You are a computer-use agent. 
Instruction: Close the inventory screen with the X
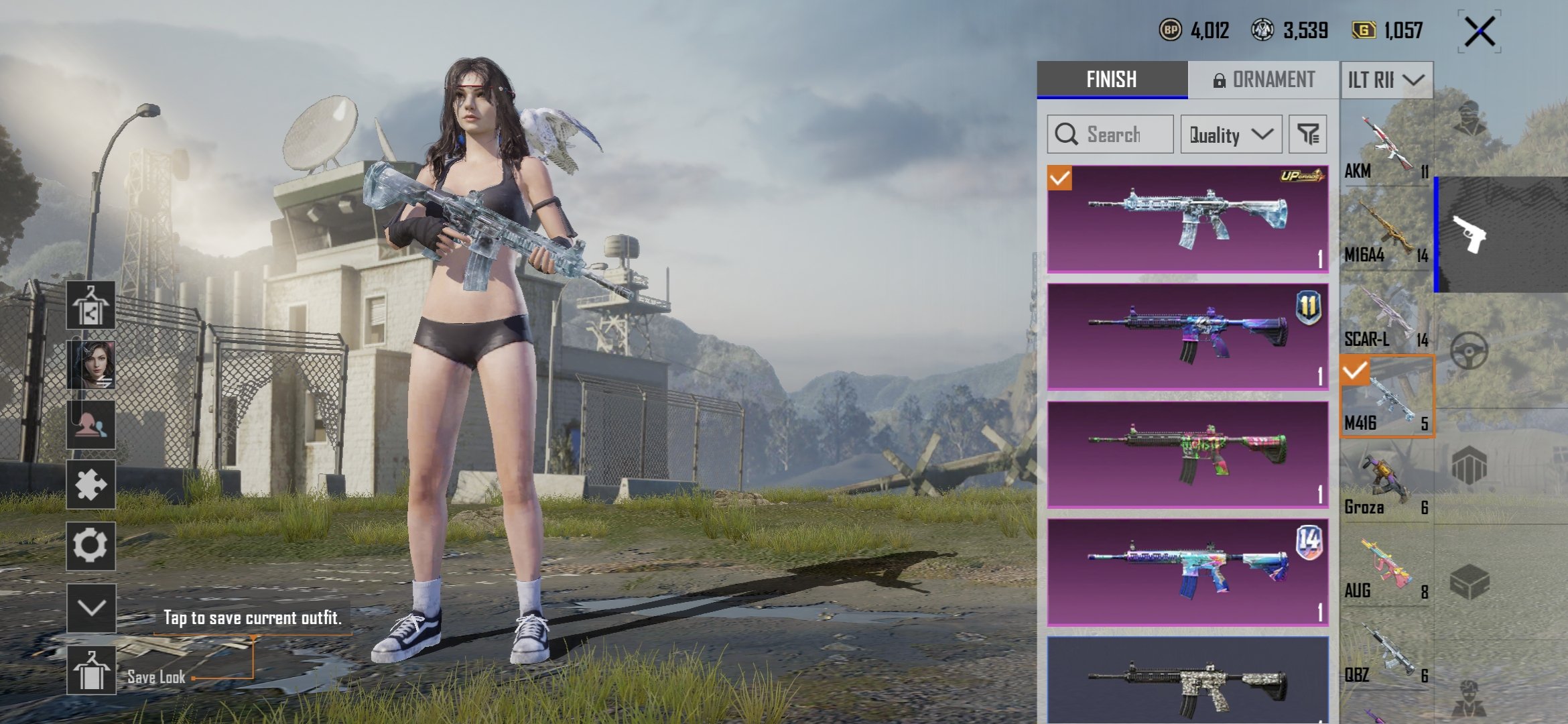(x=1479, y=32)
